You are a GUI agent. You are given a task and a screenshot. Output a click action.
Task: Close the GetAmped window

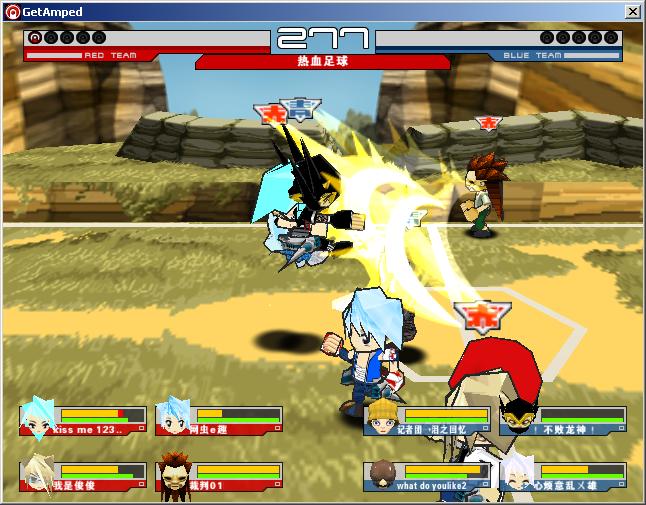(633, 11)
